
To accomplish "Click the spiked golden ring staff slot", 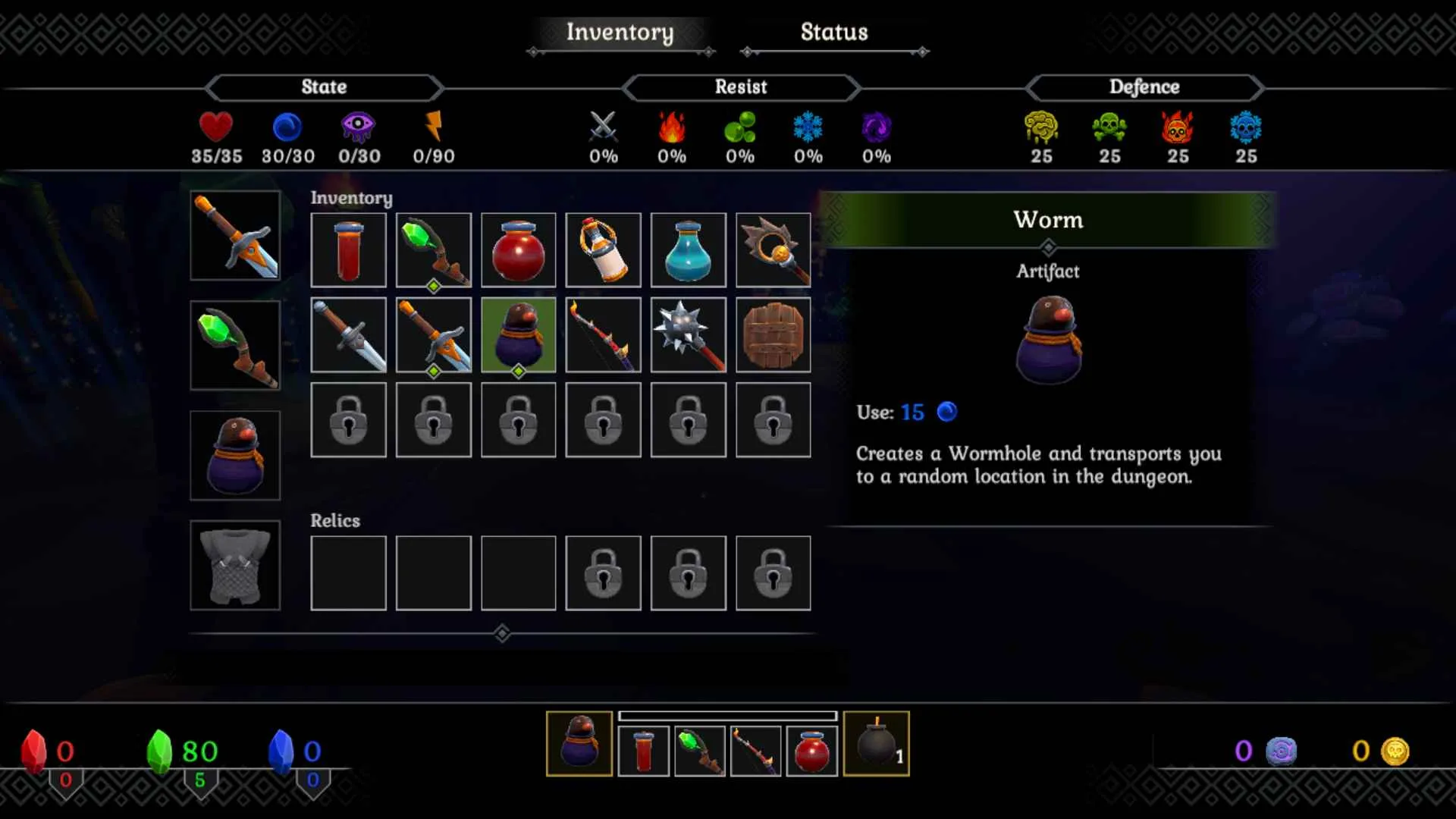I will click(x=773, y=250).
